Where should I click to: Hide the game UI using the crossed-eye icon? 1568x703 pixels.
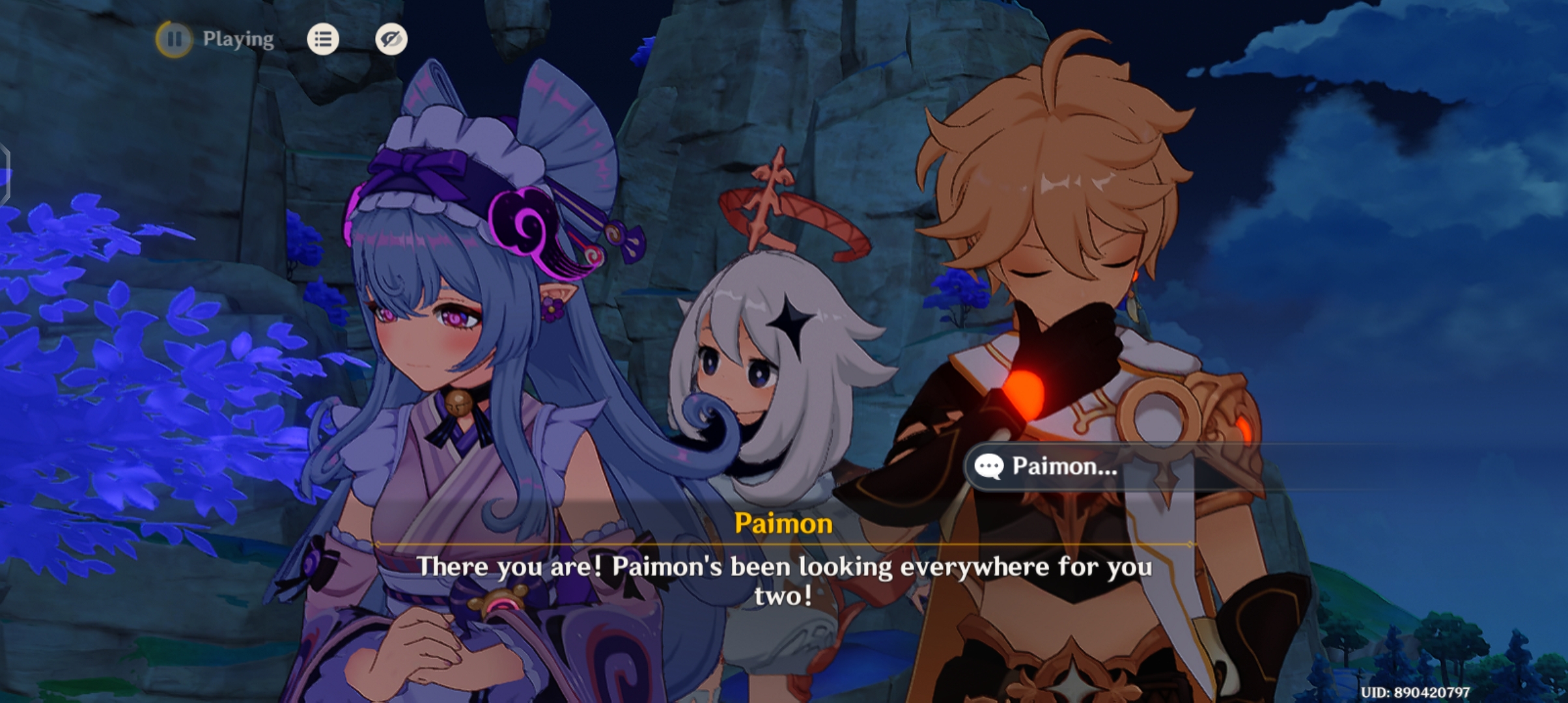tap(391, 39)
